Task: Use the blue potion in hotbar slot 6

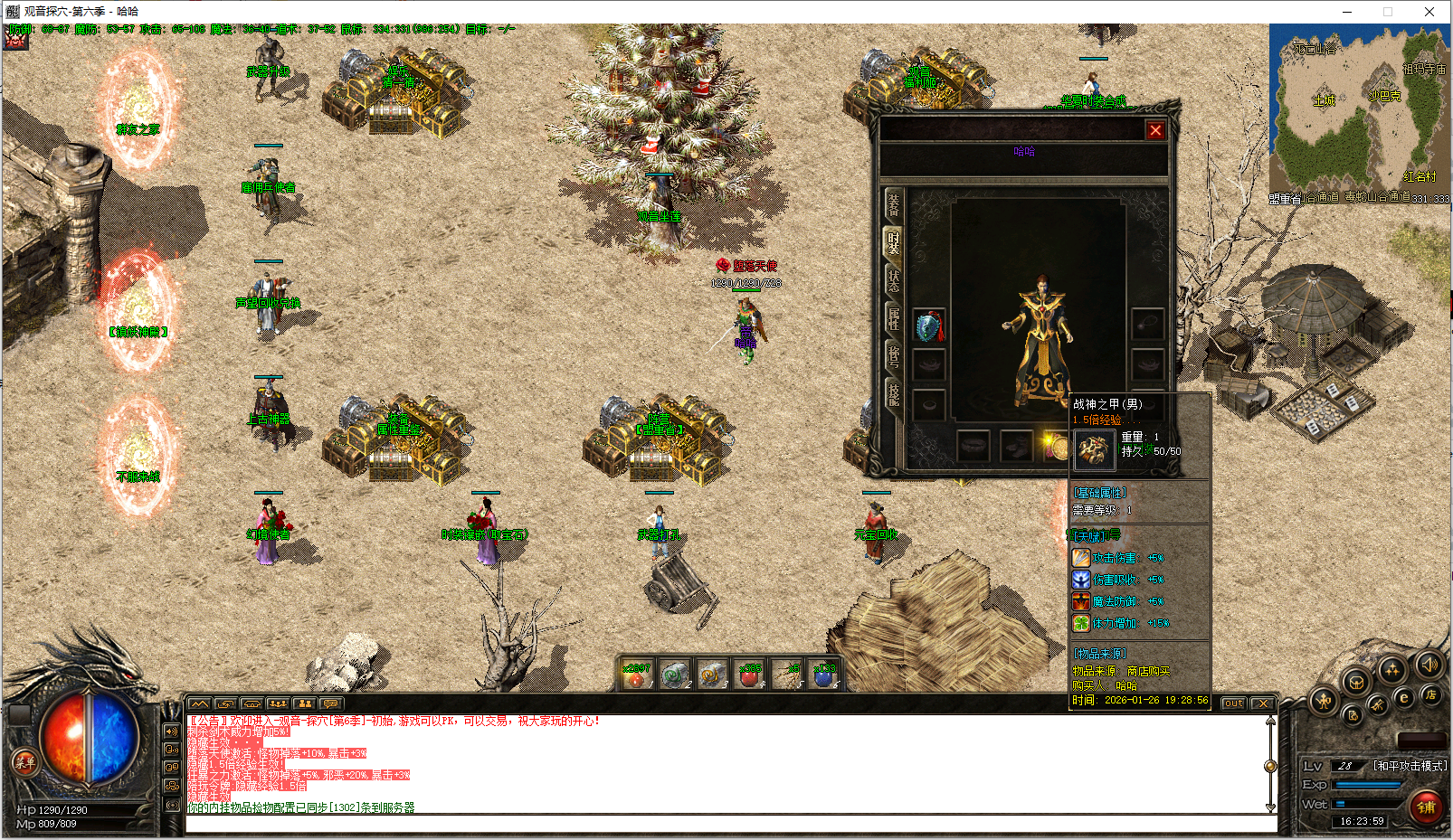Action: [824, 675]
